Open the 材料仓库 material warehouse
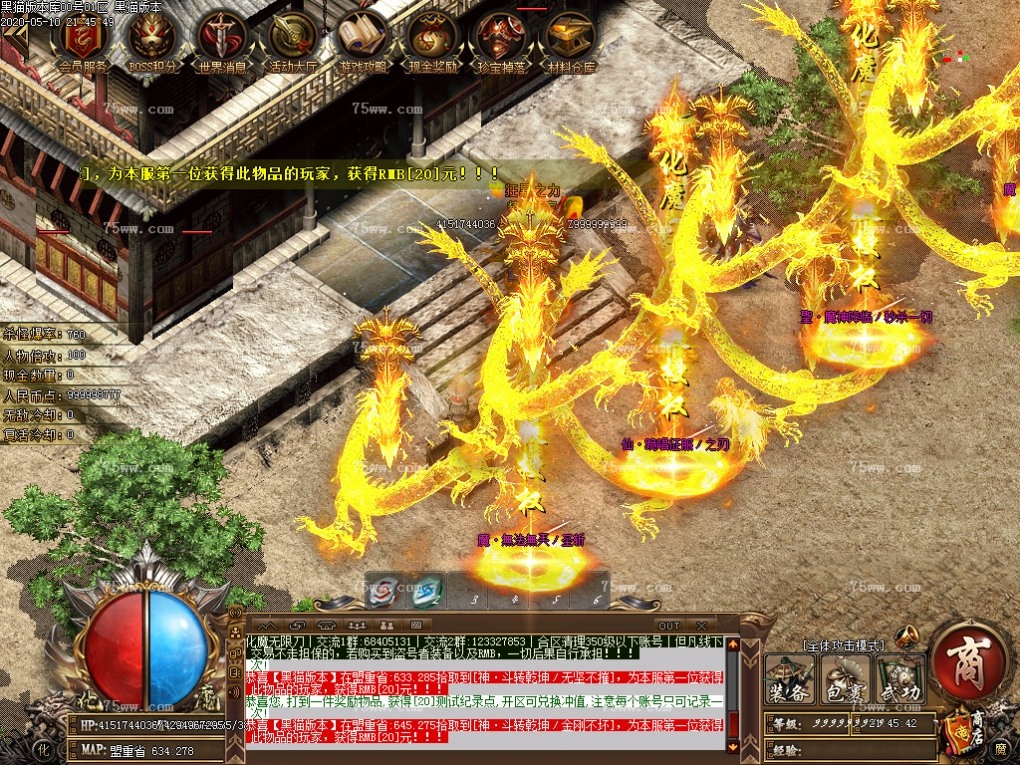 tap(571, 40)
